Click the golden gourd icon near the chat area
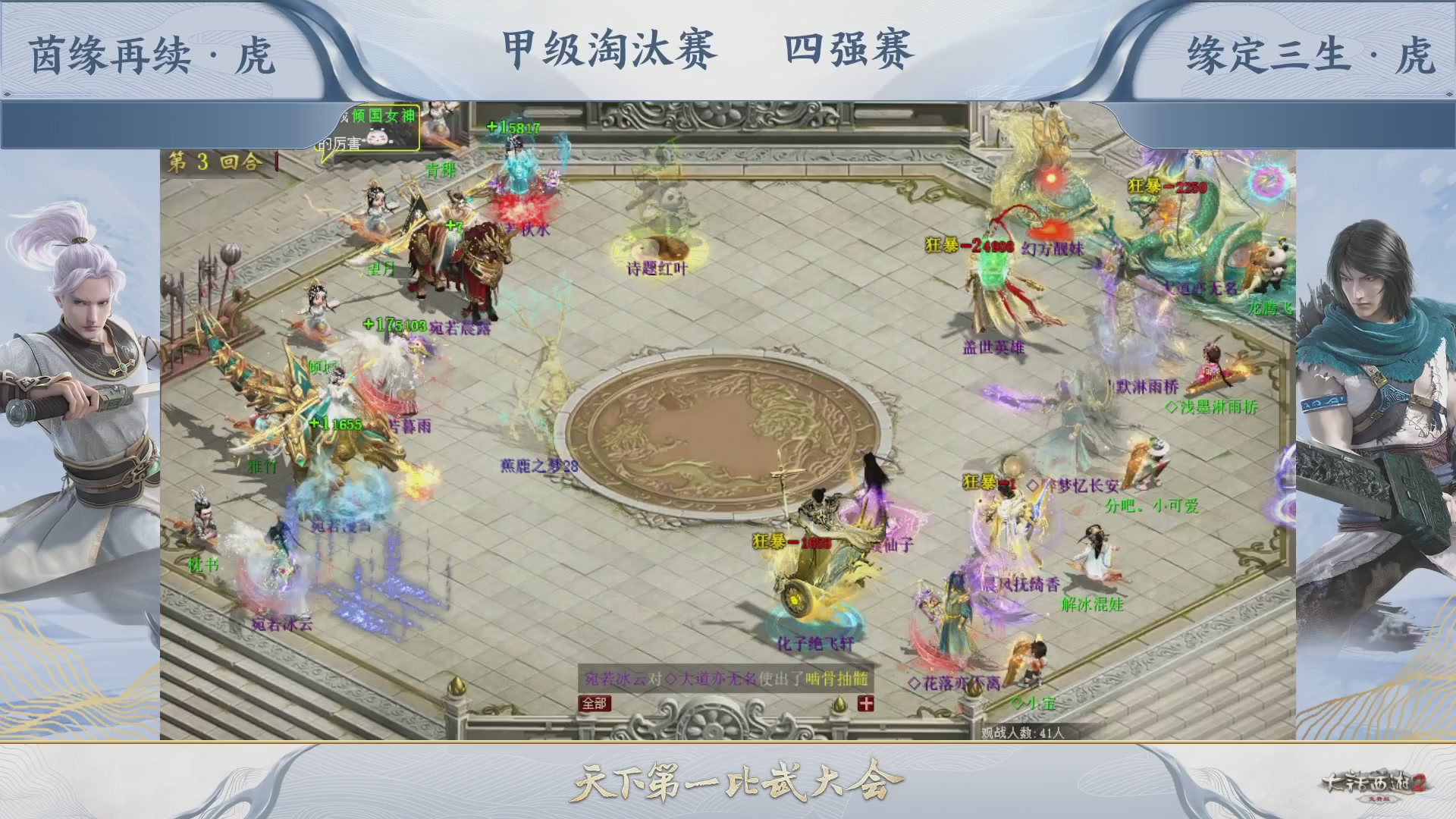Viewport: 1456px width, 819px height. (839, 705)
